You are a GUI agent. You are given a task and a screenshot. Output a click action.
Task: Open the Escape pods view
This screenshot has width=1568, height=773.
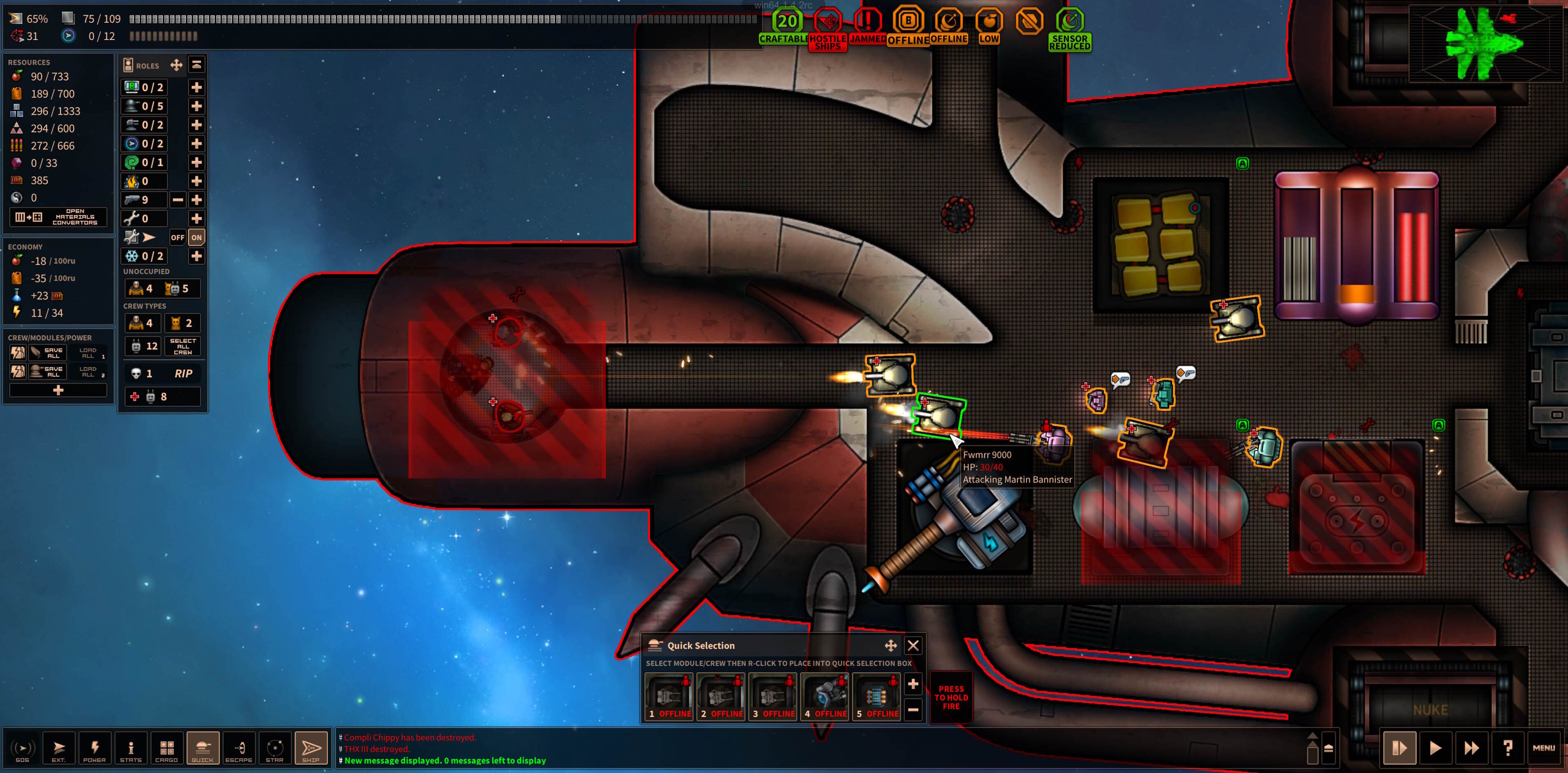238,748
